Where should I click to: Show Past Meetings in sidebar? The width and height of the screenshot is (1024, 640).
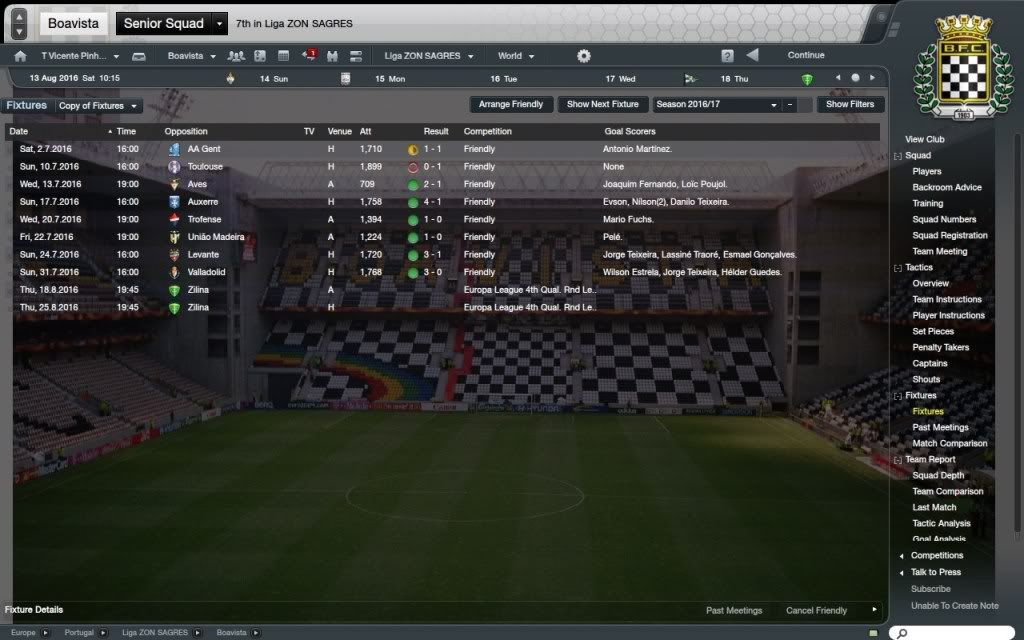pyautogui.click(x=940, y=428)
